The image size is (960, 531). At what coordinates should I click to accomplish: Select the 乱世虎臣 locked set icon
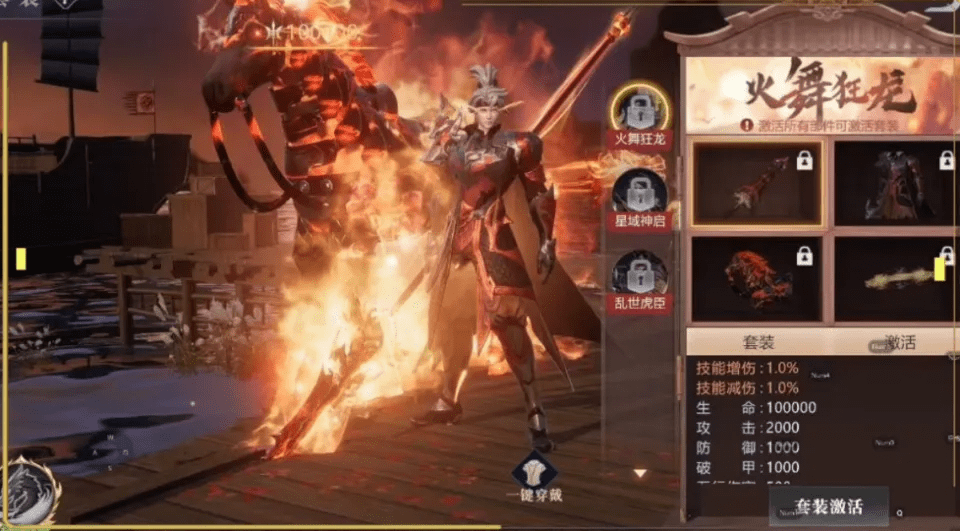click(x=640, y=274)
